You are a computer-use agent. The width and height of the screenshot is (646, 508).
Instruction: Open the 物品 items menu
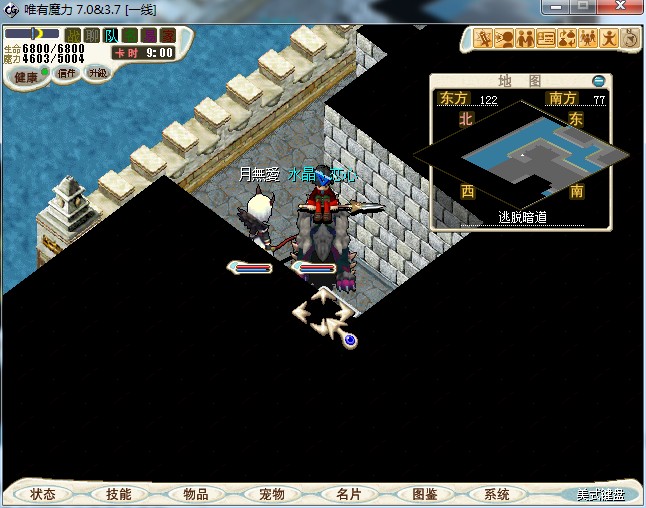(x=195, y=494)
